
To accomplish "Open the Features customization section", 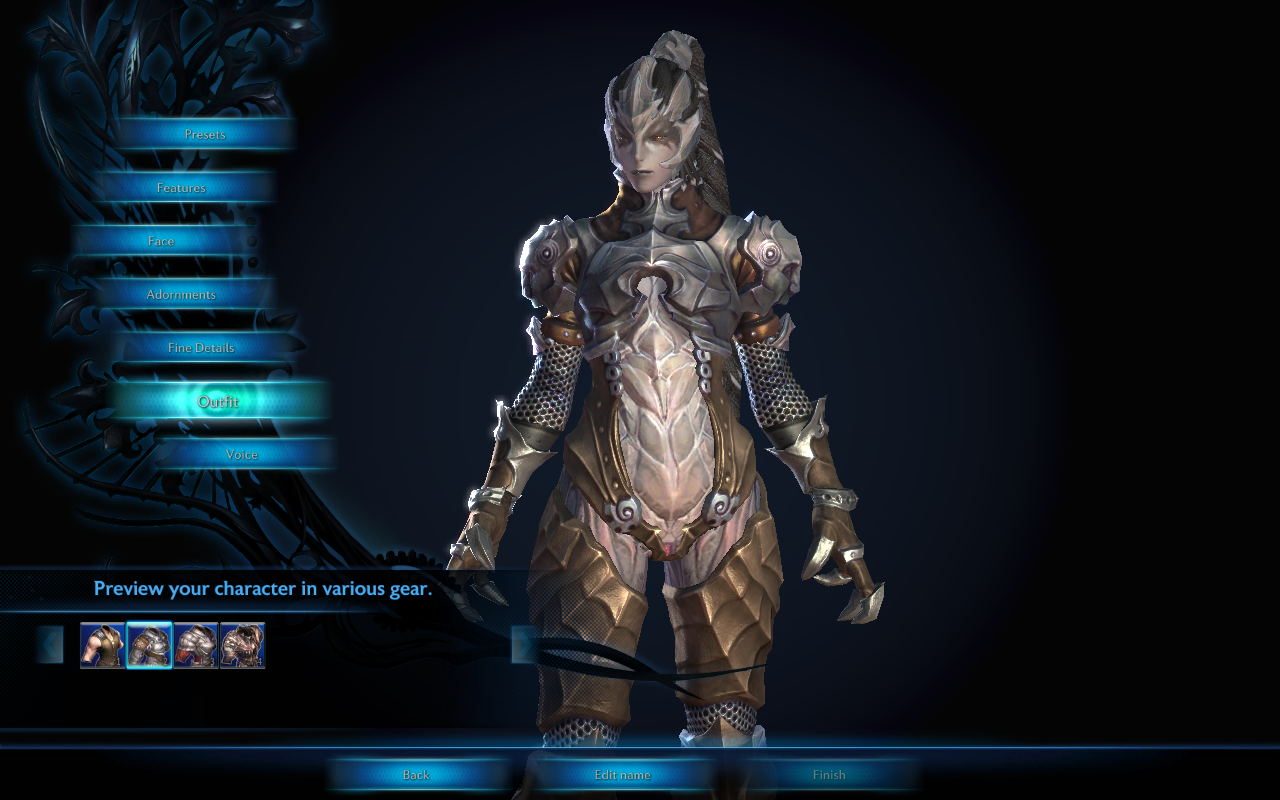I will [181, 188].
